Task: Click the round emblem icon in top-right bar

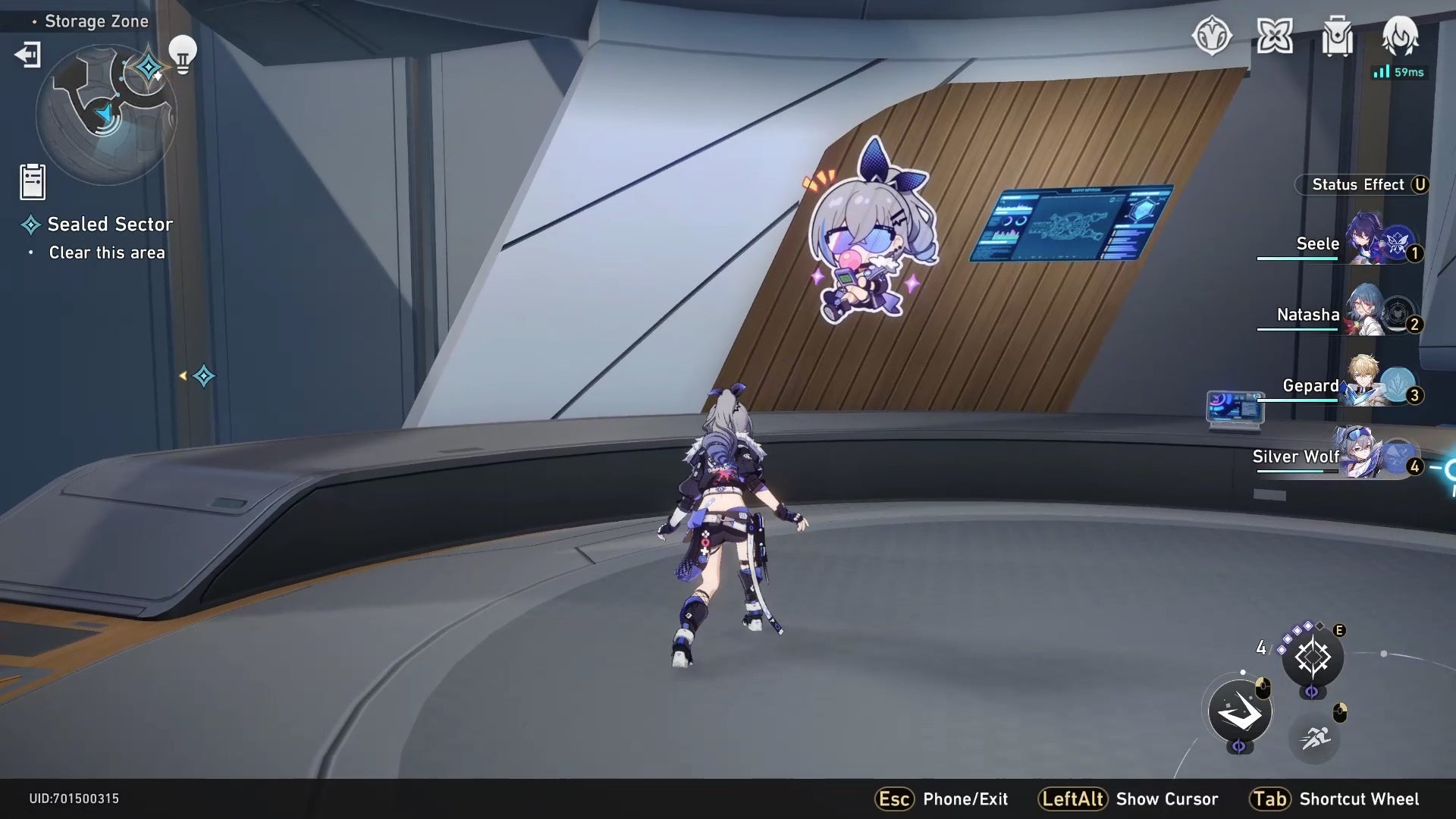Action: [1213, 36]
